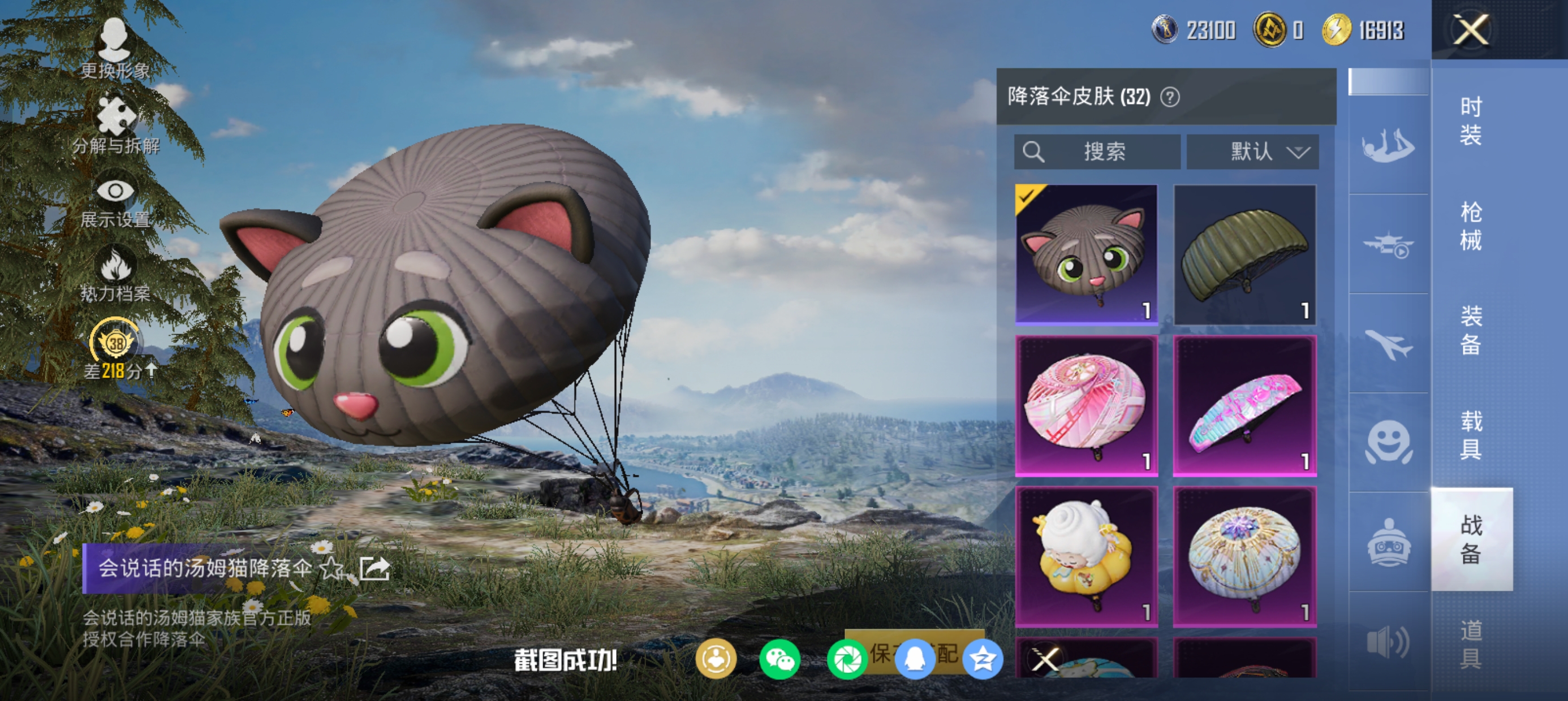Expand the 默认 sort dropdown
The width and height of the screenshot is (1568, 701).
point(1253,152)
